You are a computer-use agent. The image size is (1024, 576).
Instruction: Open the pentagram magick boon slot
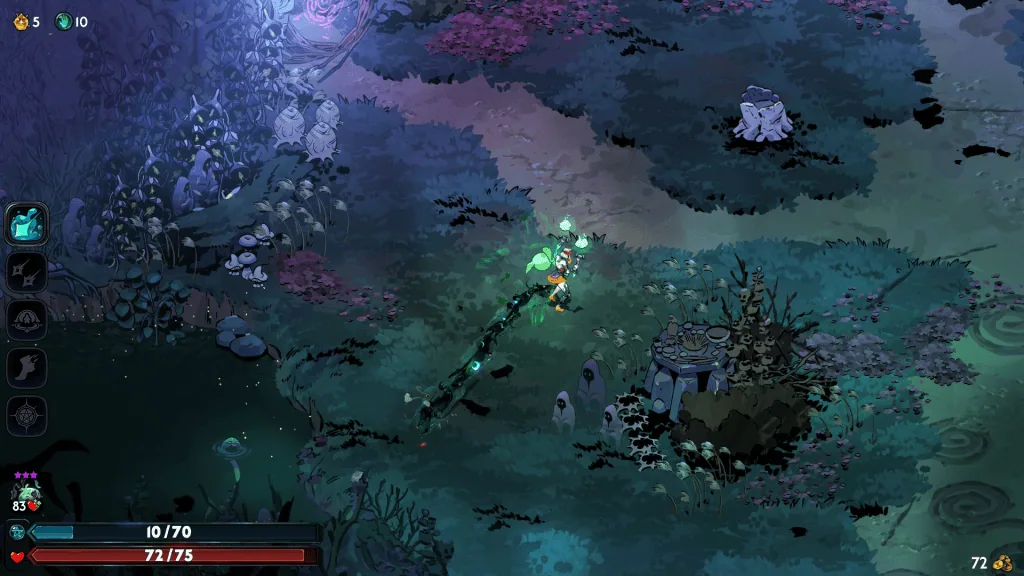[x=27, y=415]
